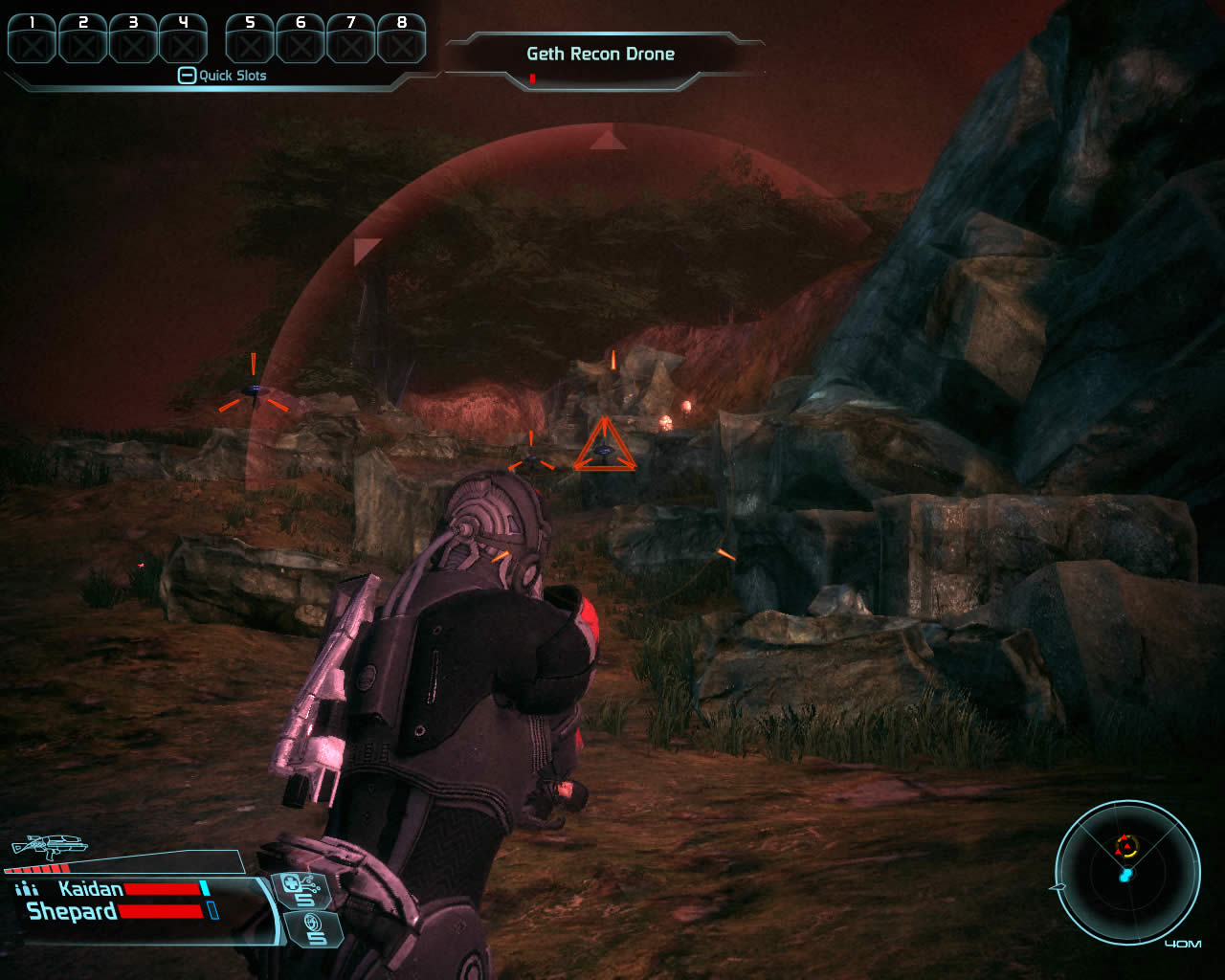This screenshot has width=1225, height=980.
Task: Use the medi-gel first aid icon
Action: pyautogui.click(x=301, y=890)
